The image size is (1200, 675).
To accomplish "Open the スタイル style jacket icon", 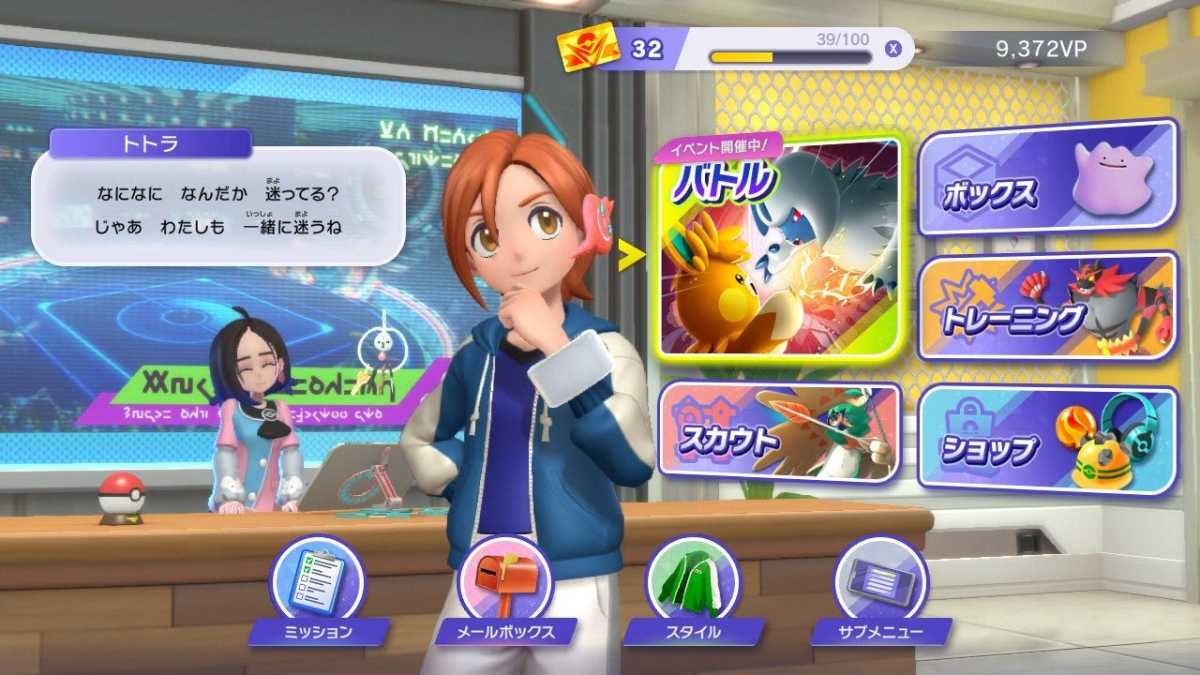I will [x=693, y=581].
